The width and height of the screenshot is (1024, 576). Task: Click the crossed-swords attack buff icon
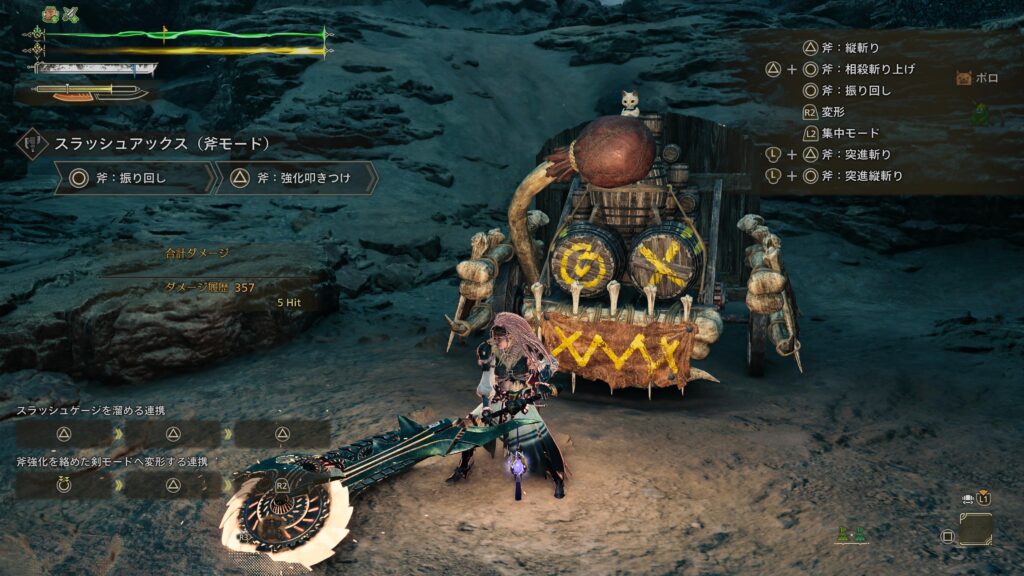(71, 14)
